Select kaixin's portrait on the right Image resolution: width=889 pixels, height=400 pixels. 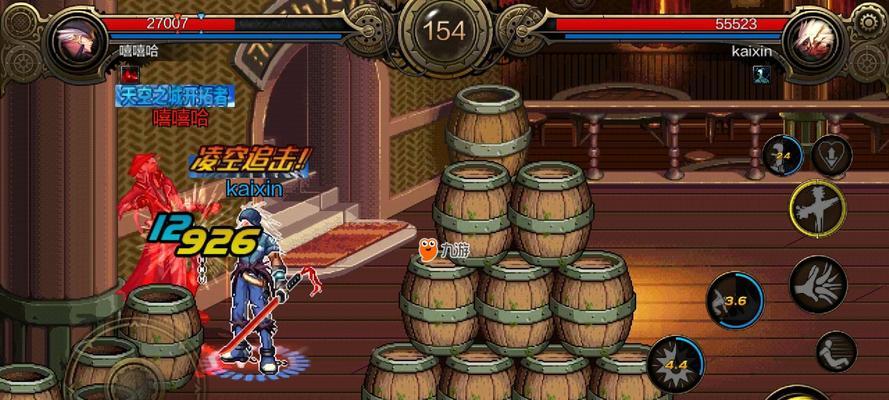click(x=814, y=38)
